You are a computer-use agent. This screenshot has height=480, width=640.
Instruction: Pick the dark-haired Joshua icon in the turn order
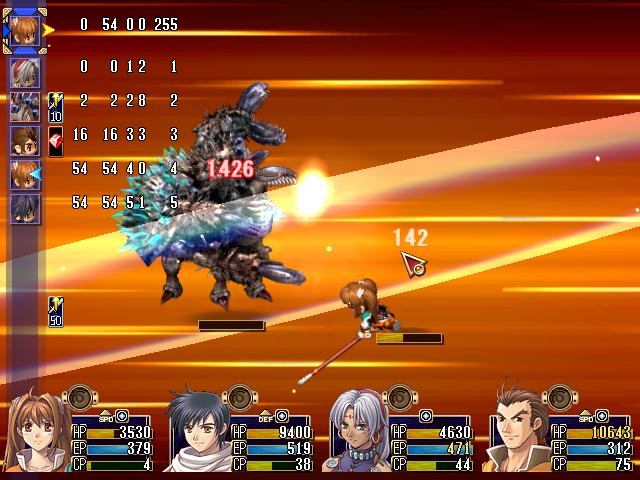coord(25,208)
